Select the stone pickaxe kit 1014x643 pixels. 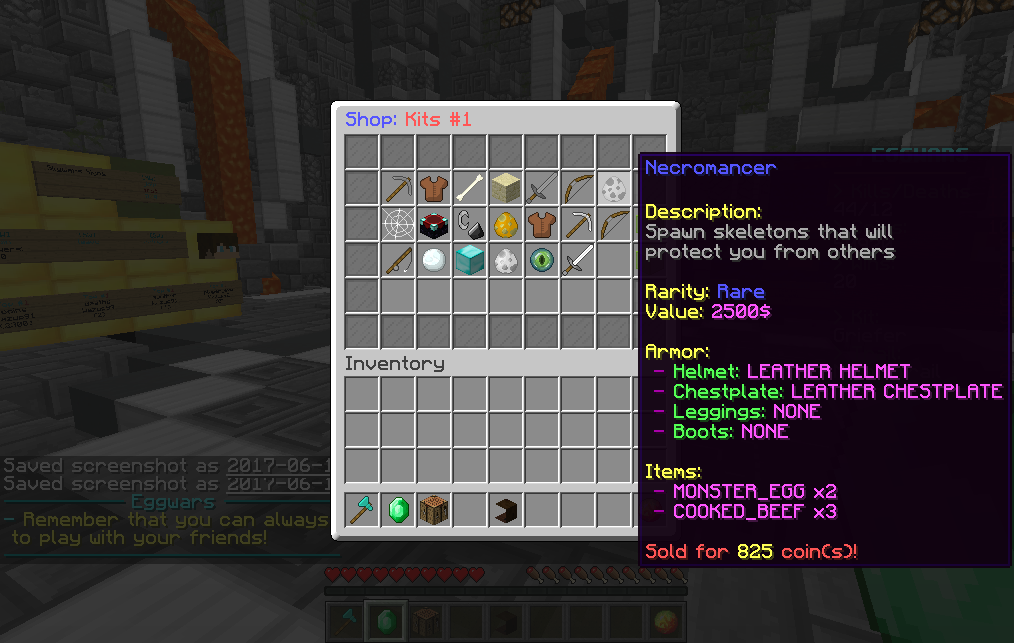click(398, 187)
